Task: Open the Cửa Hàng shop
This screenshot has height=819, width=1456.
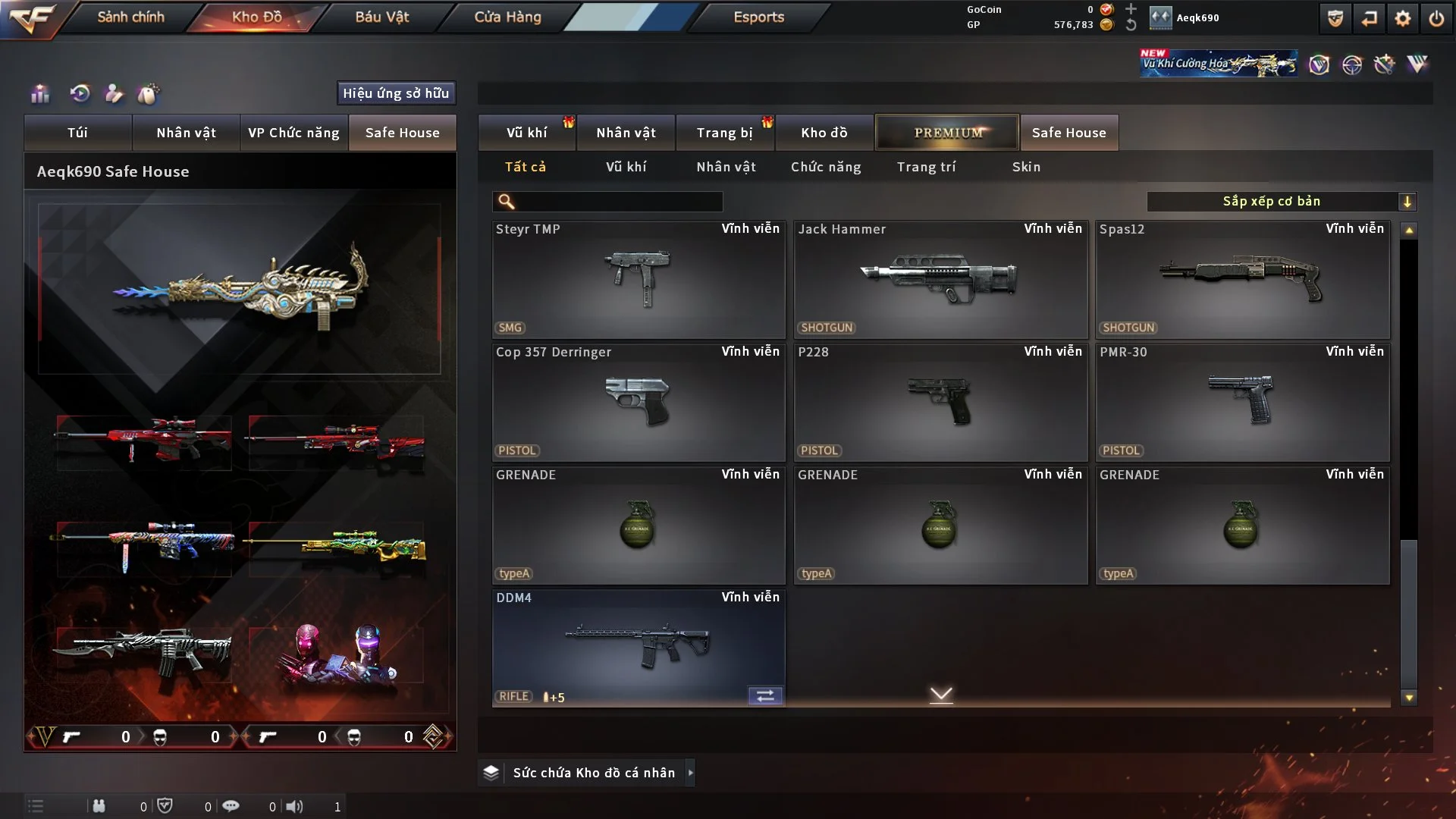Action: click(x=507, y=17)
